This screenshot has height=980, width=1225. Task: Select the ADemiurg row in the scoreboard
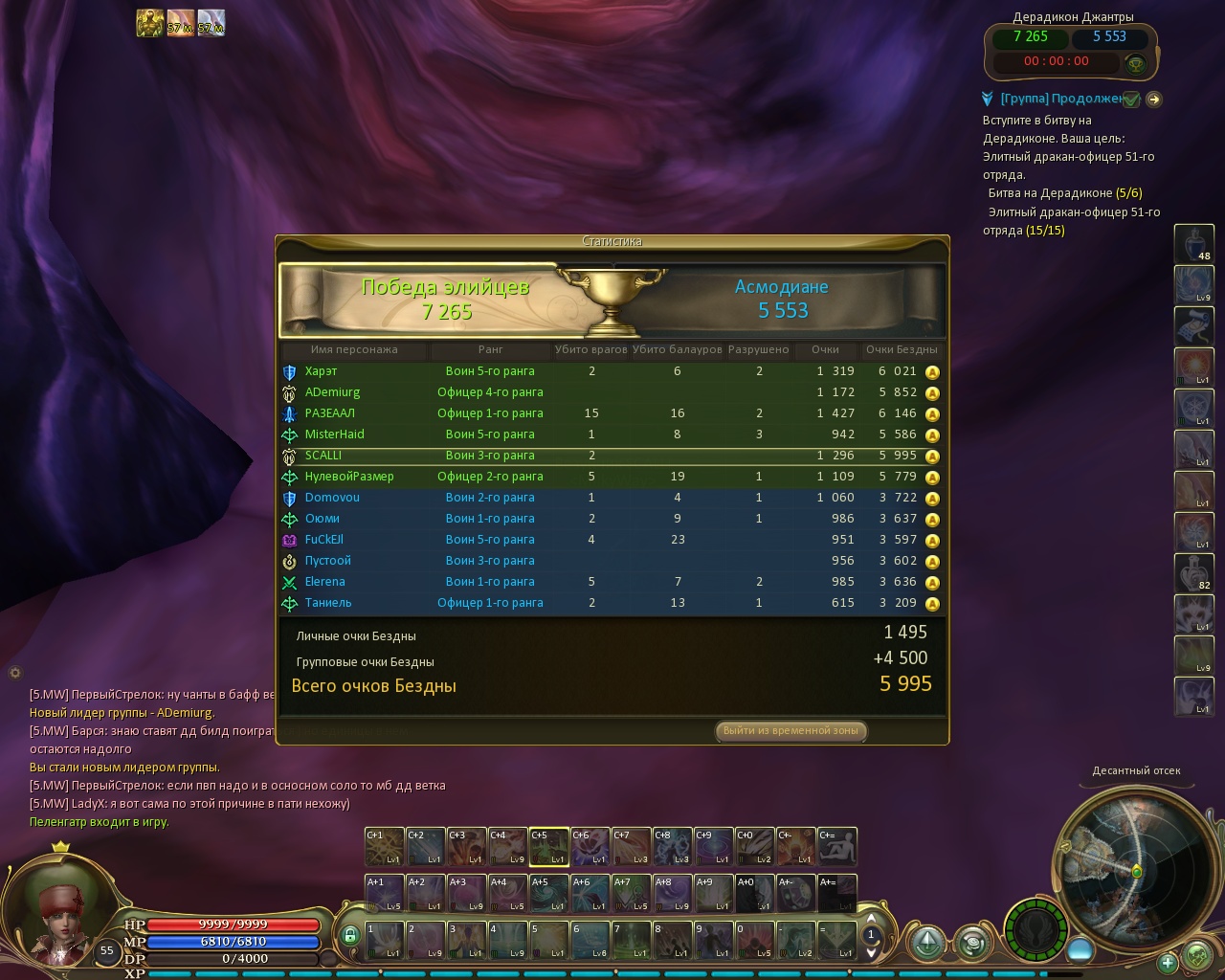(x=332, y=392)
